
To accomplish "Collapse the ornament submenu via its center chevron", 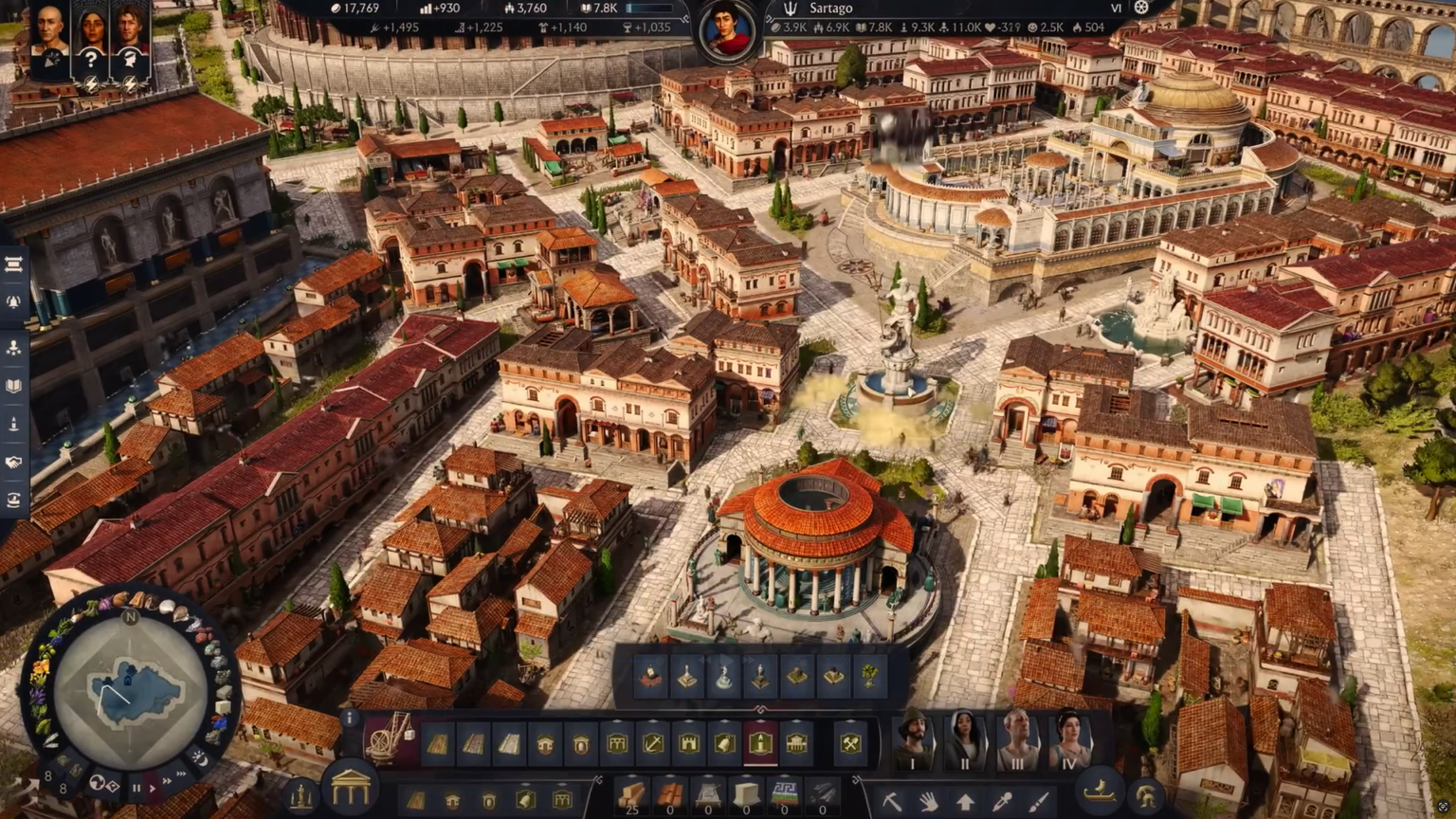I will 761,709.
